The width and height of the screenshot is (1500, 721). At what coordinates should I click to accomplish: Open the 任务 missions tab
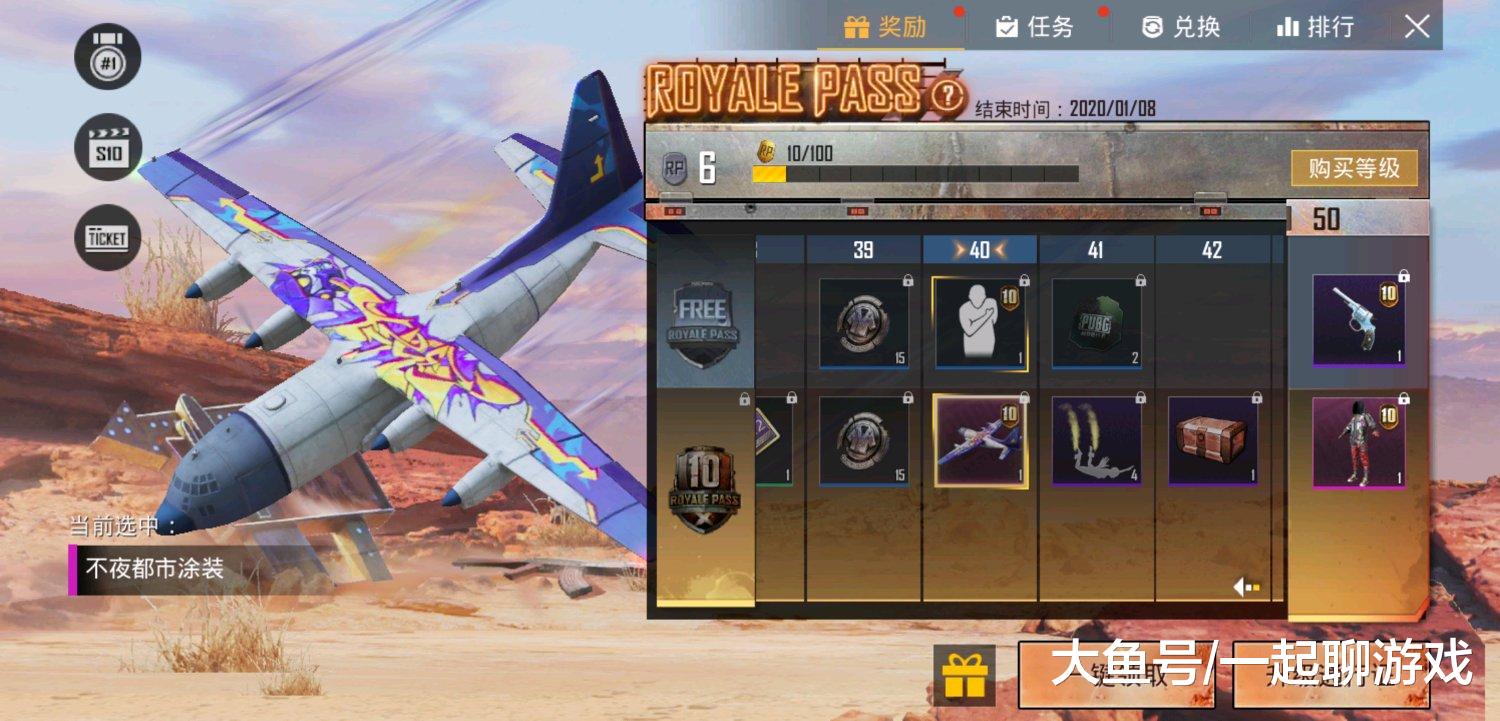click(x=1035, y=27)
